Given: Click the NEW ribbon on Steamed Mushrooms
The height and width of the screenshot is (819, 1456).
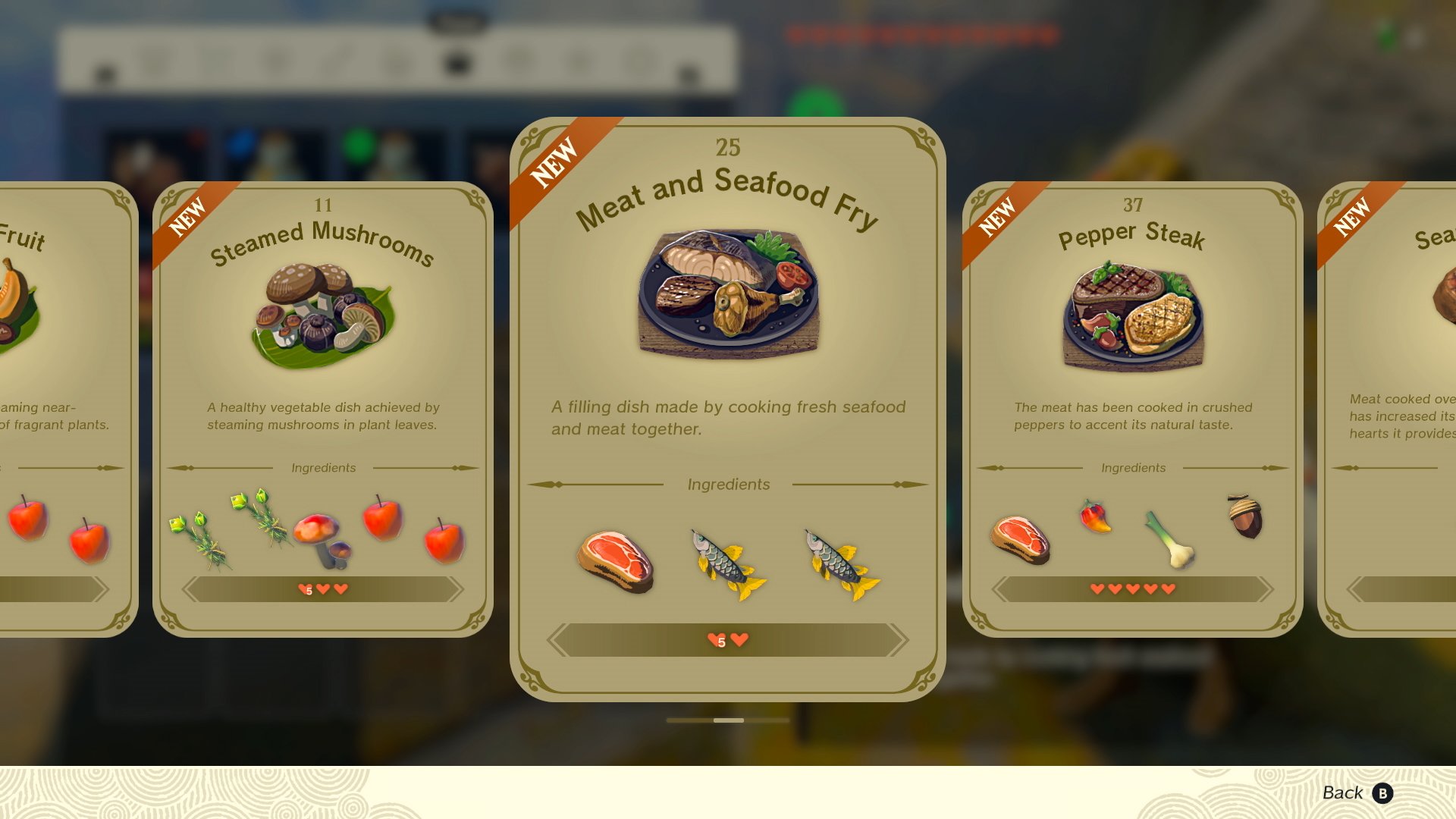Looking at the screenshot, I should click(x=189, y=215).
